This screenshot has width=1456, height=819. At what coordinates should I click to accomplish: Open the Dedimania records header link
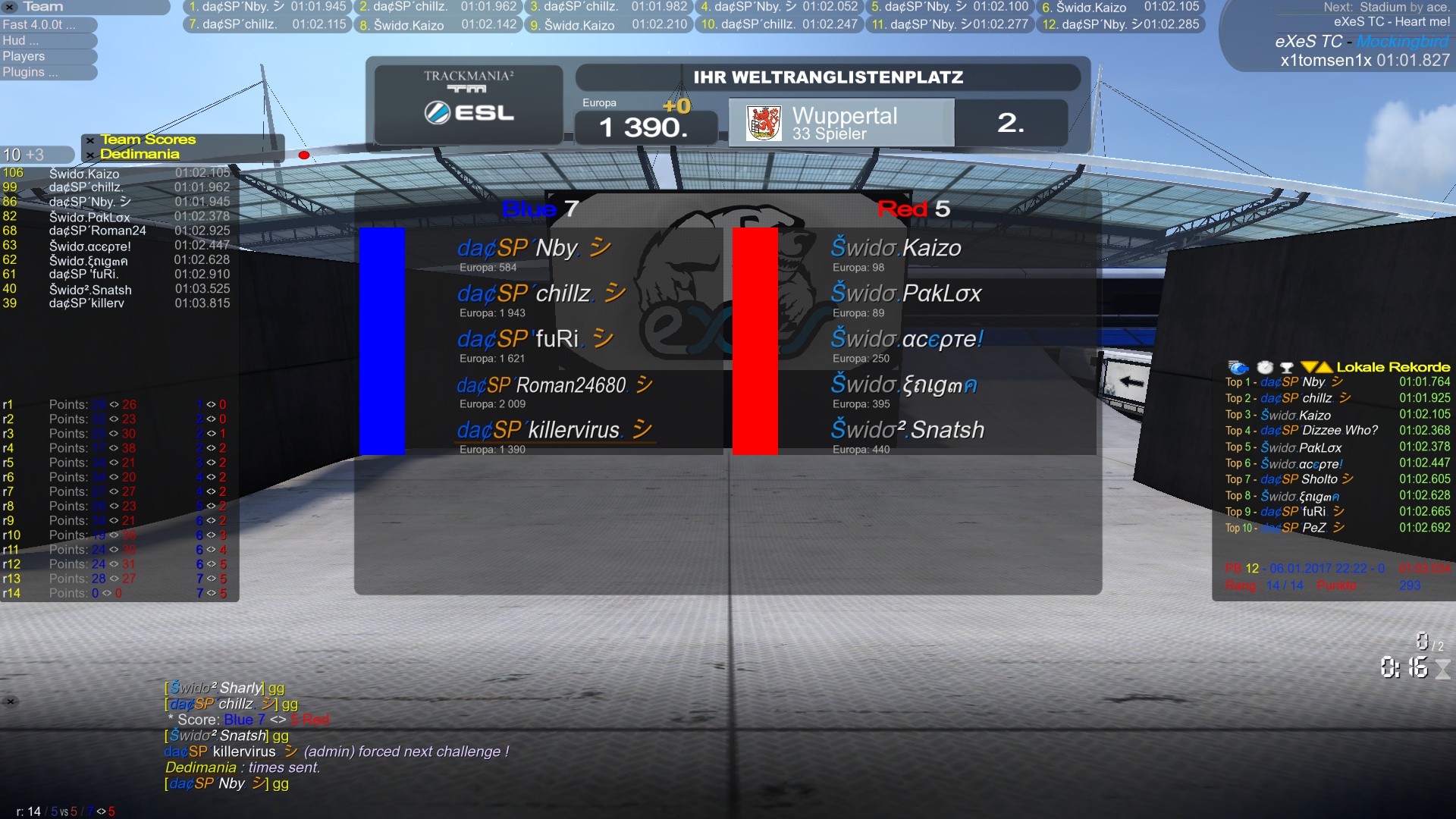point(140,154)
